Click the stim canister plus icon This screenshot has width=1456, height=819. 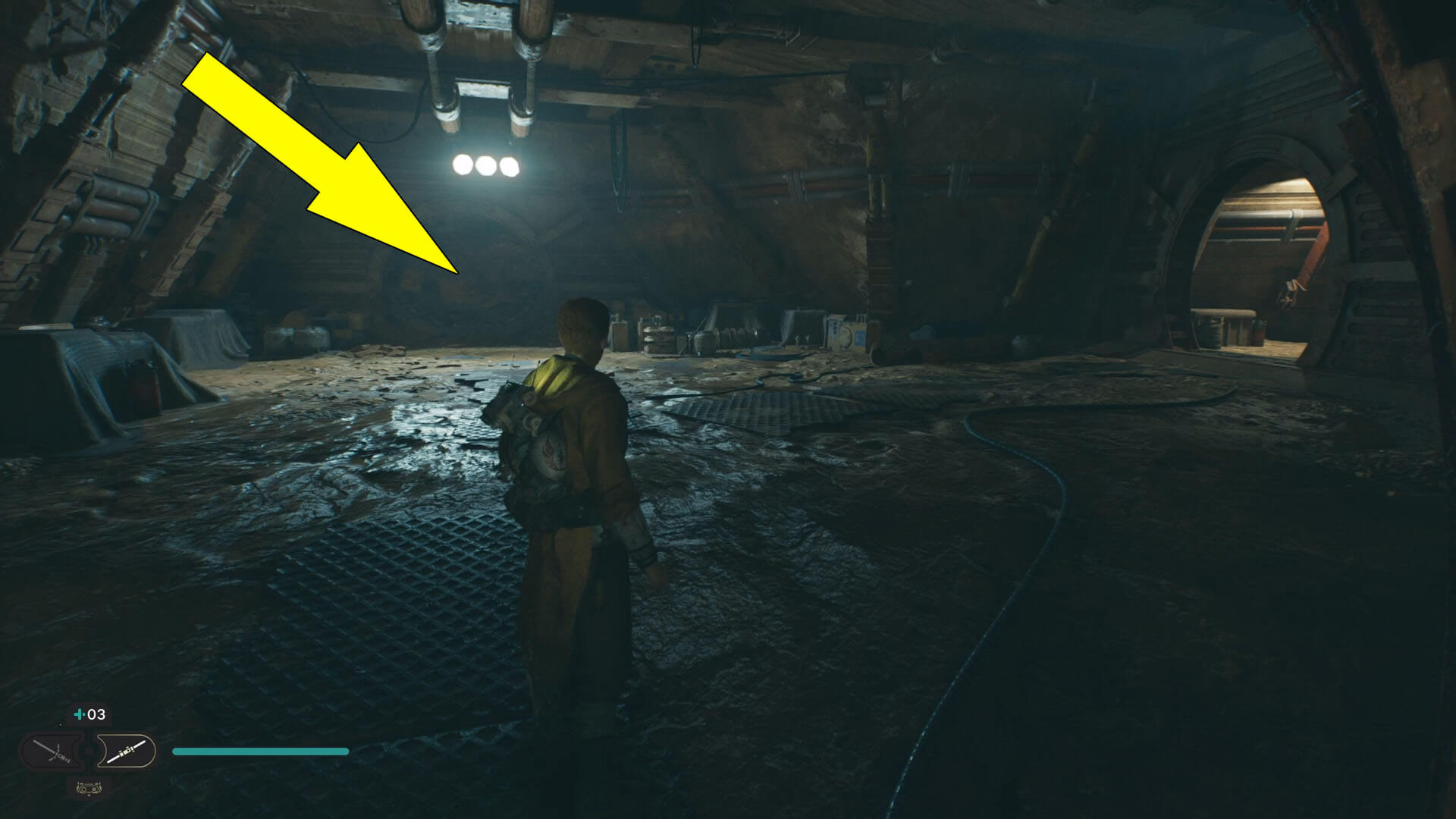click(x=79, y=714)
